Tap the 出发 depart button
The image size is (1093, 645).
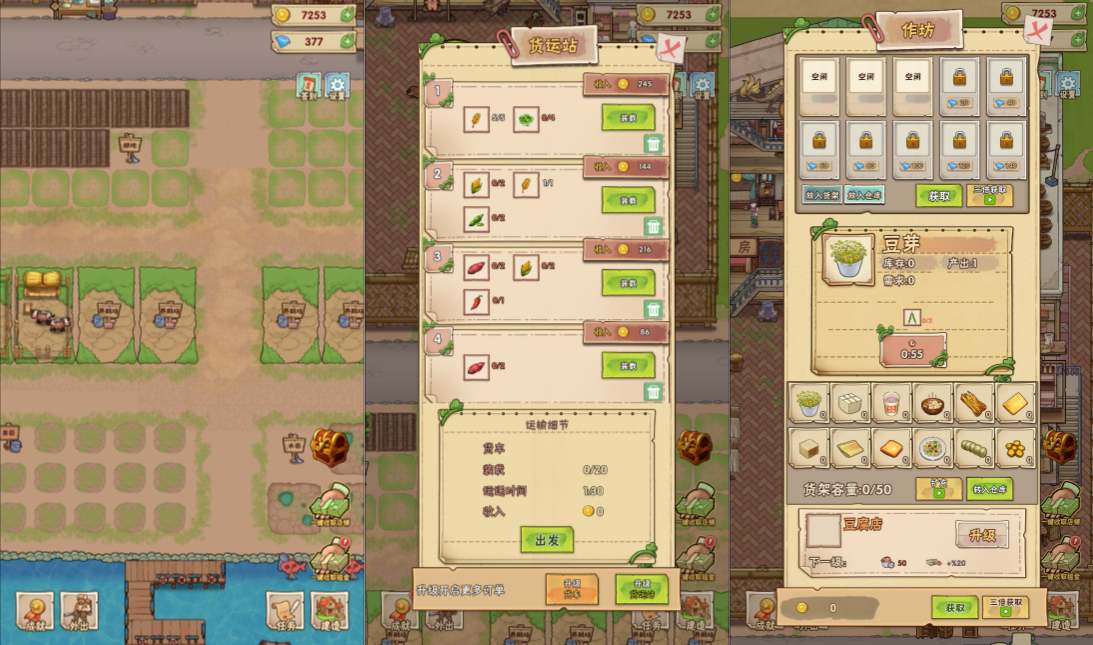tap(547, 540)
